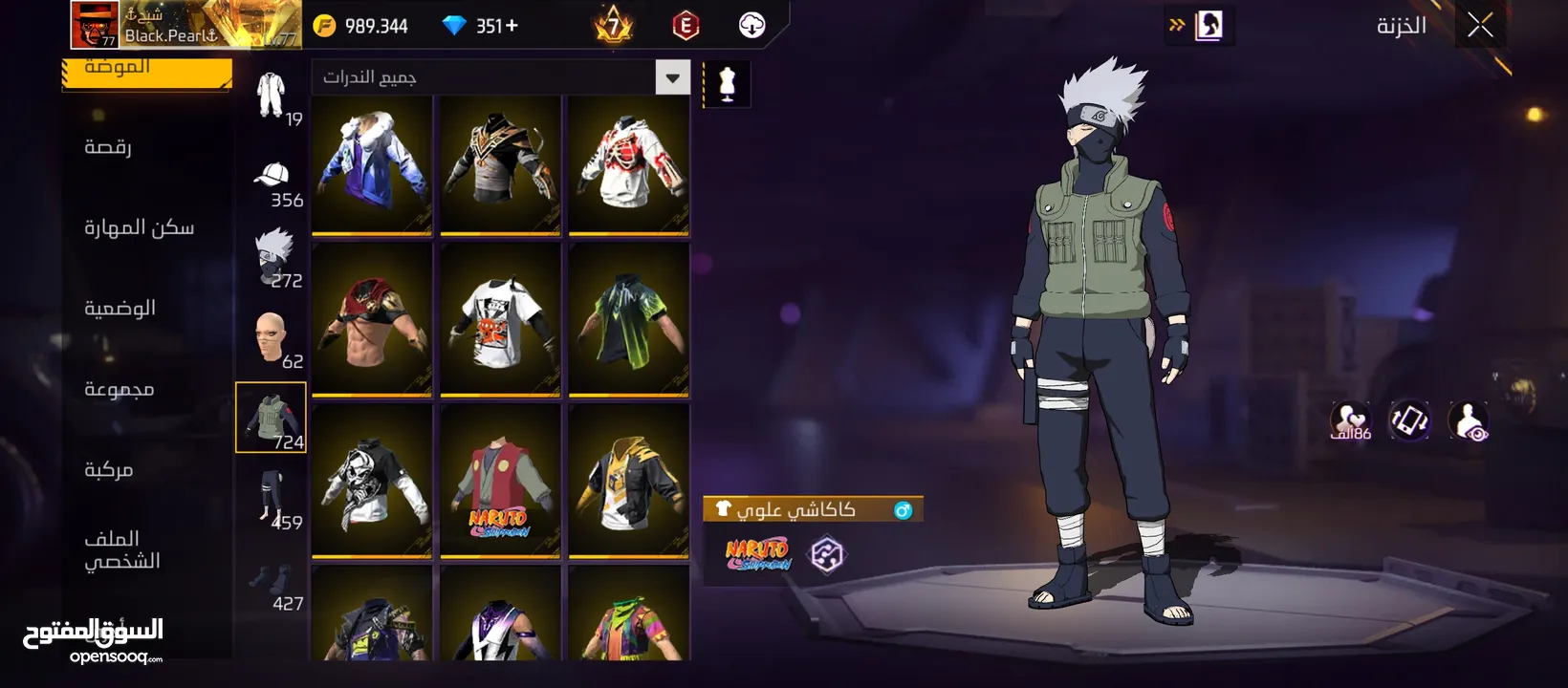
Task: Select the red Naruto Shippuden vest top
Action: coord(500,481)
